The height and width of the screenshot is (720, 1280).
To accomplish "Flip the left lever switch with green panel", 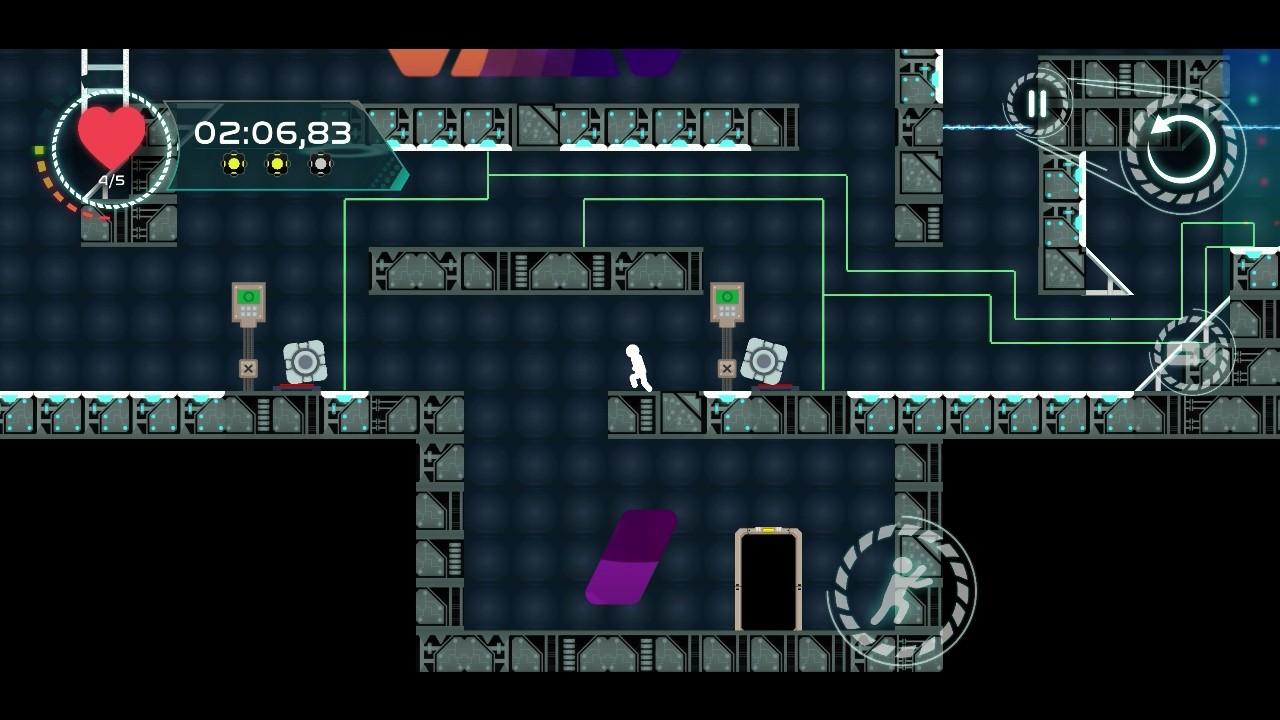I will [x=248, y=297].
